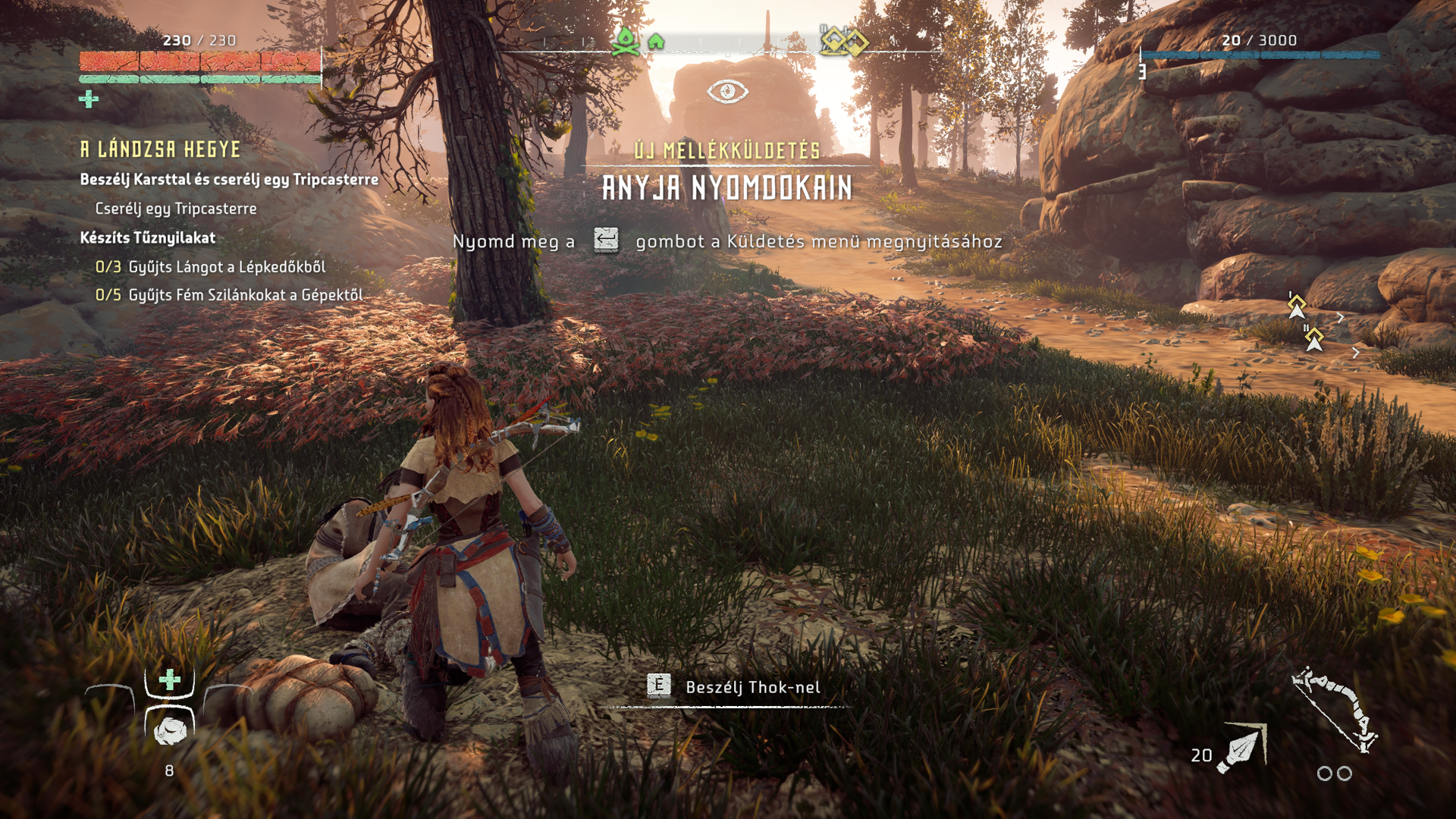Image resolution: width=1456 pixels, height=819 pixels.
Task: Select the 'Készíts Tűznyilakat' objective
Action: pos(148,238)
